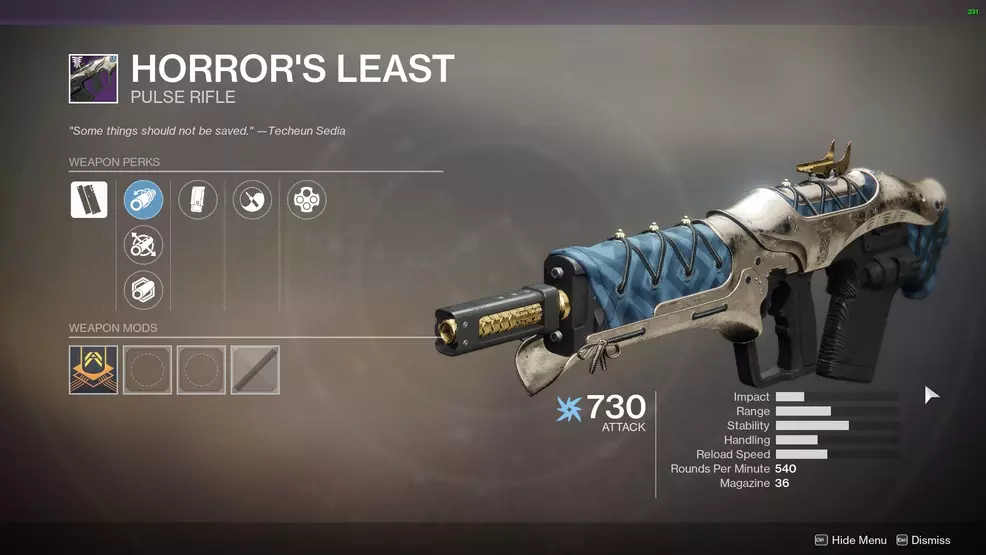Inspect the magazine perk icon
Viewport: 986px width, 555px height.
[x=197, y=200]
